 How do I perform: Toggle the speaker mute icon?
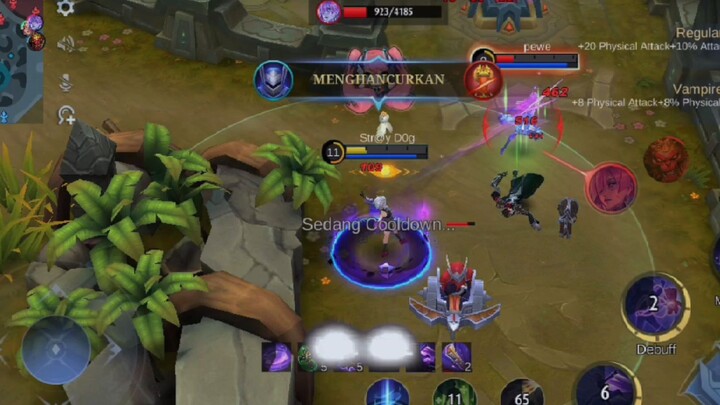click(x=66, y=43)
